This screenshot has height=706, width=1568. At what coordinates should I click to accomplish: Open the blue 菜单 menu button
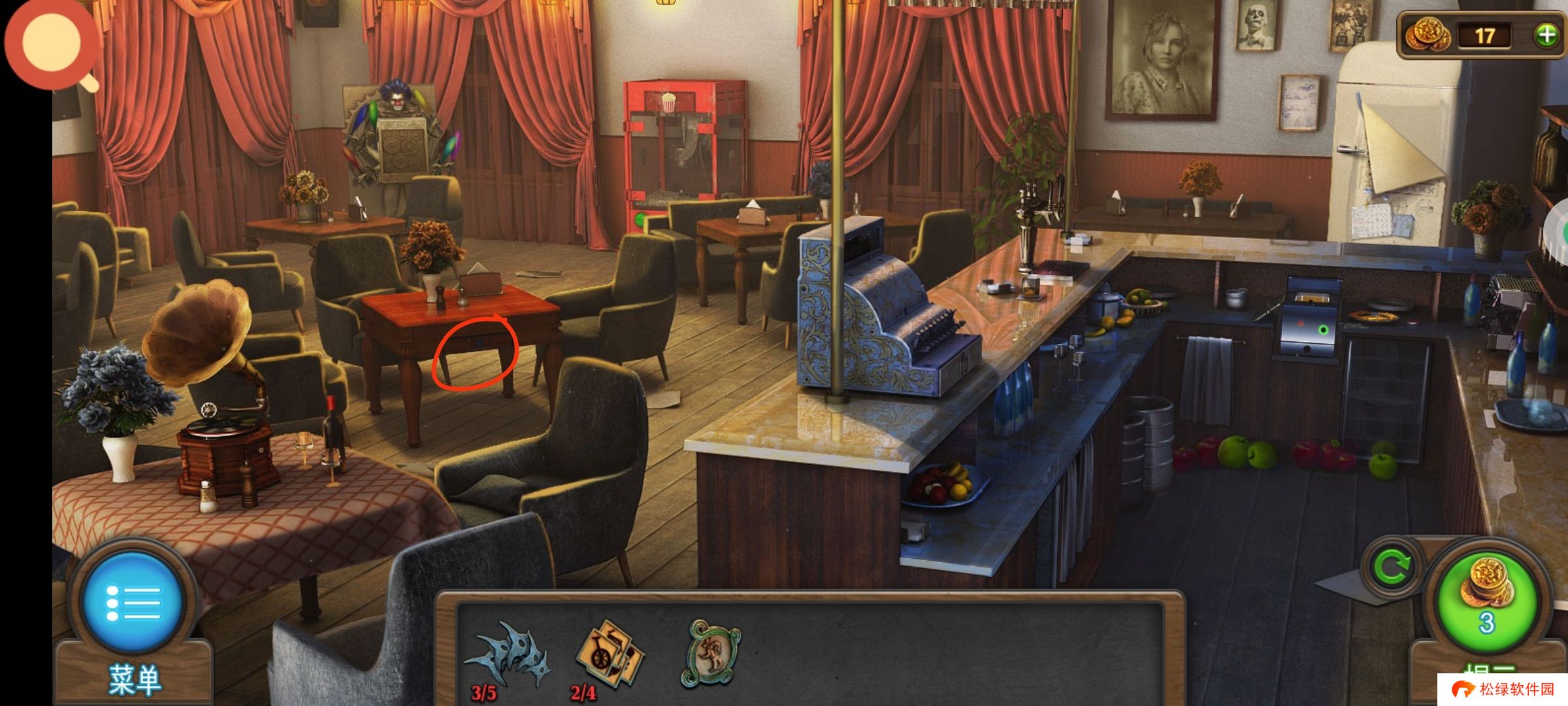click(133, 602)
